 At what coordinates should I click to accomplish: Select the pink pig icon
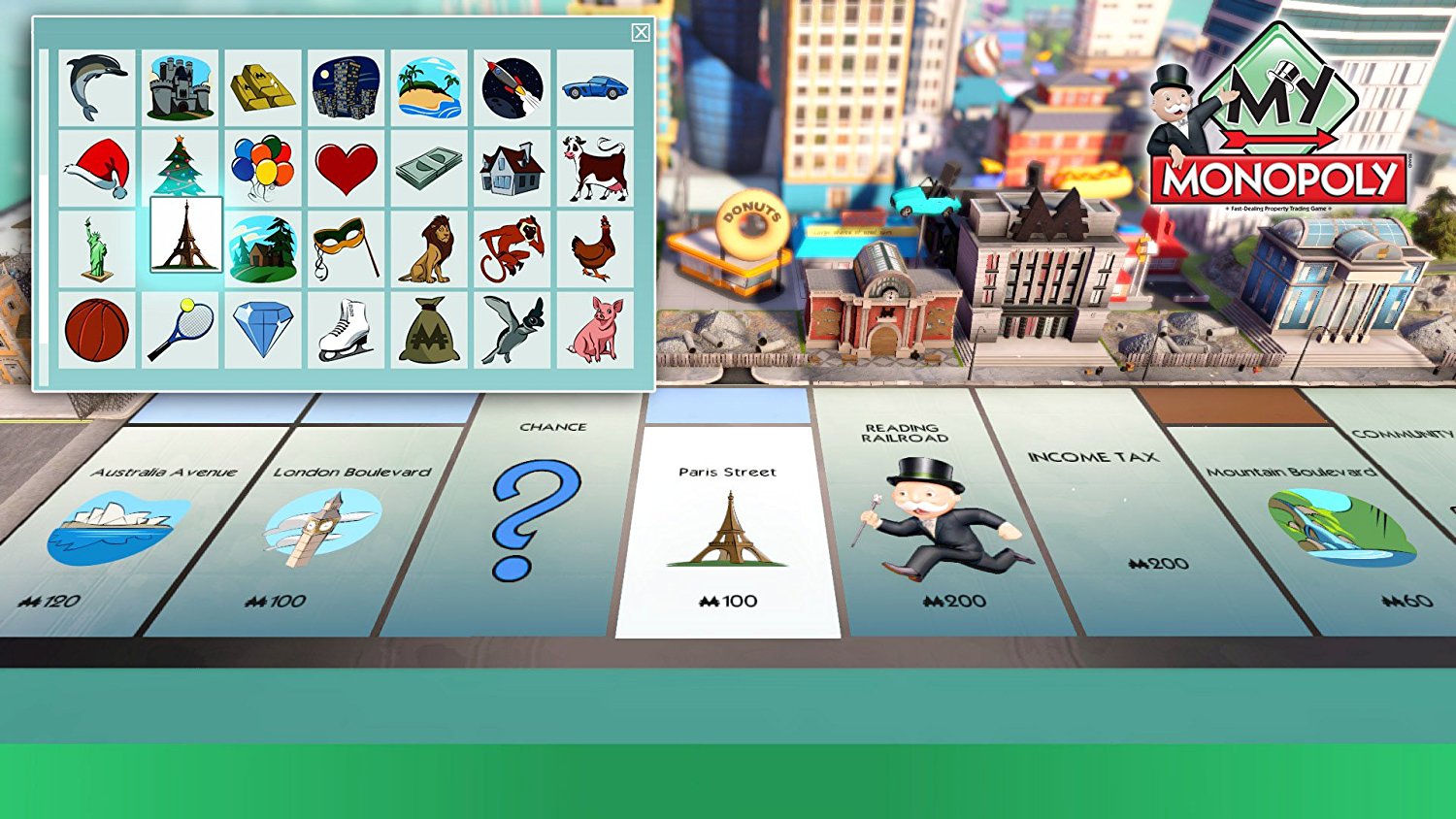(597, 325)
